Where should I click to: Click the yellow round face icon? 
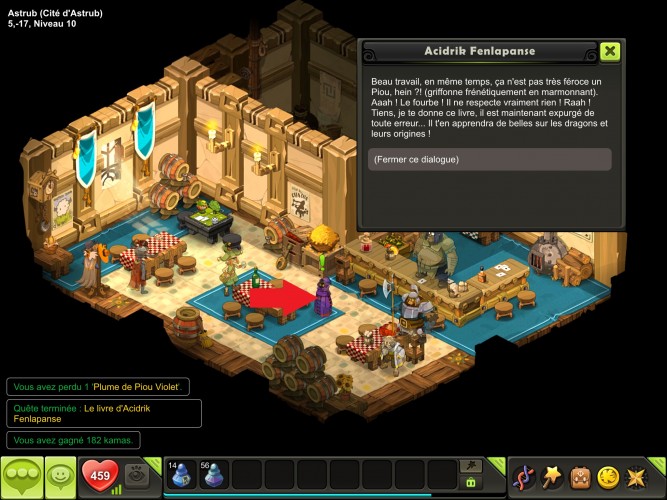pos(608,477)
